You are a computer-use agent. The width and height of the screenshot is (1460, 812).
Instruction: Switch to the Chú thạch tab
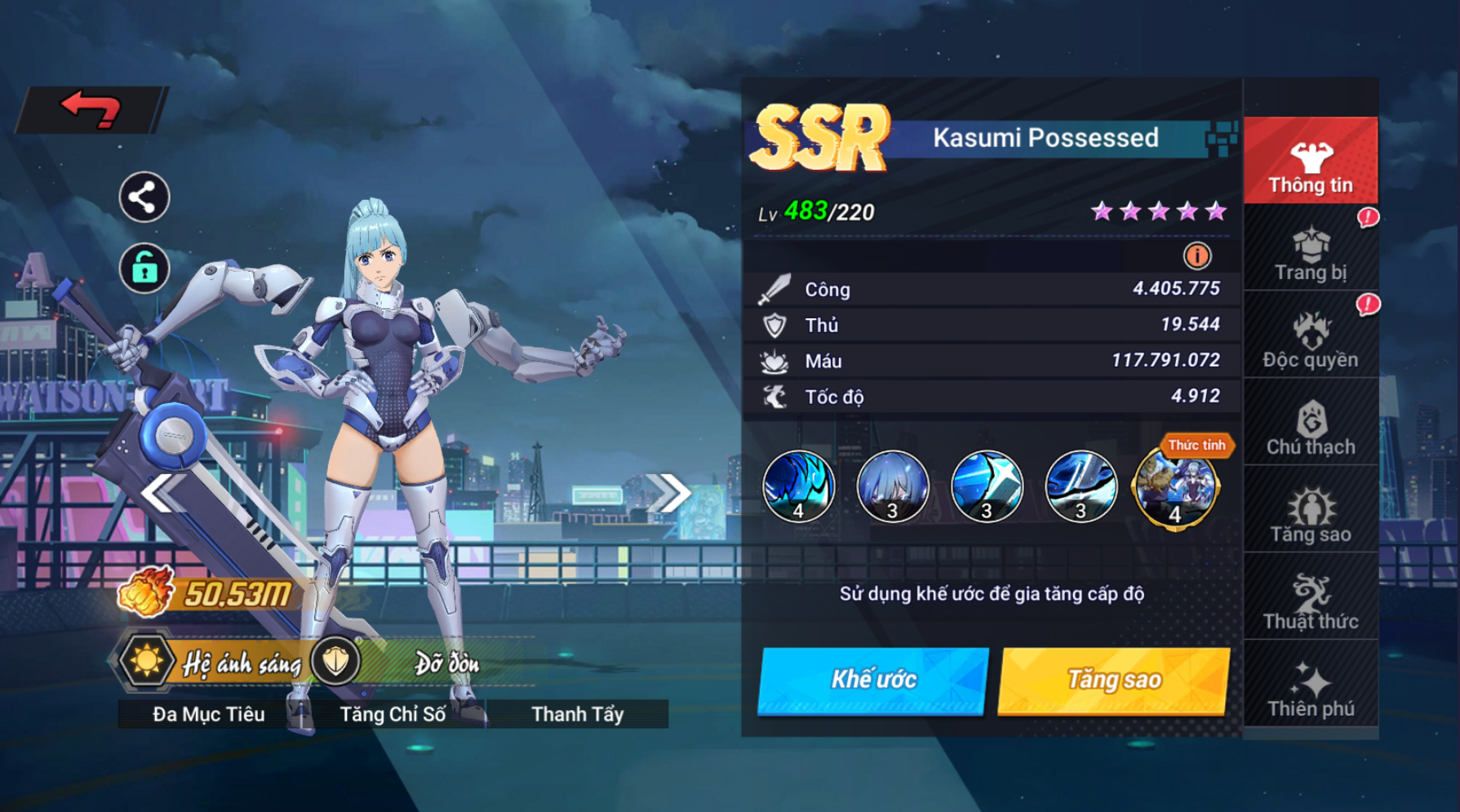tap(1311, 427)
